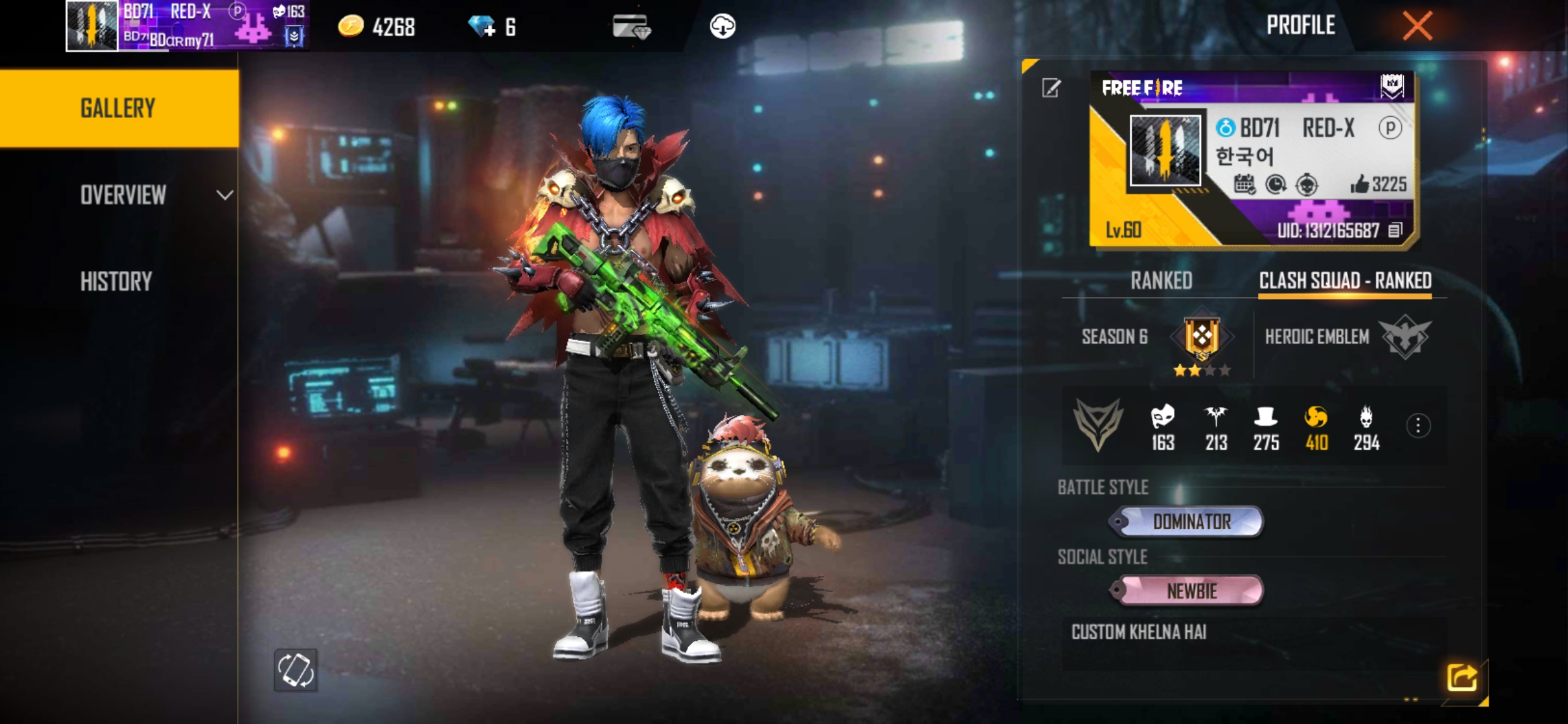Edit the profile card
Screen dimensions: 1568x724
coord(1051,88)
